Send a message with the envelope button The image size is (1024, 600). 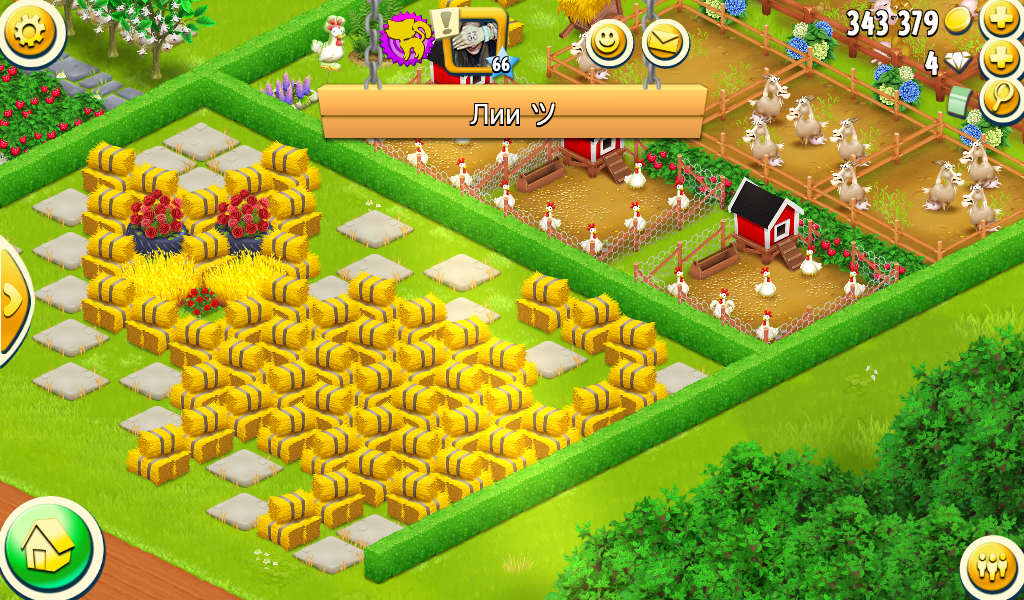[664, 43]
